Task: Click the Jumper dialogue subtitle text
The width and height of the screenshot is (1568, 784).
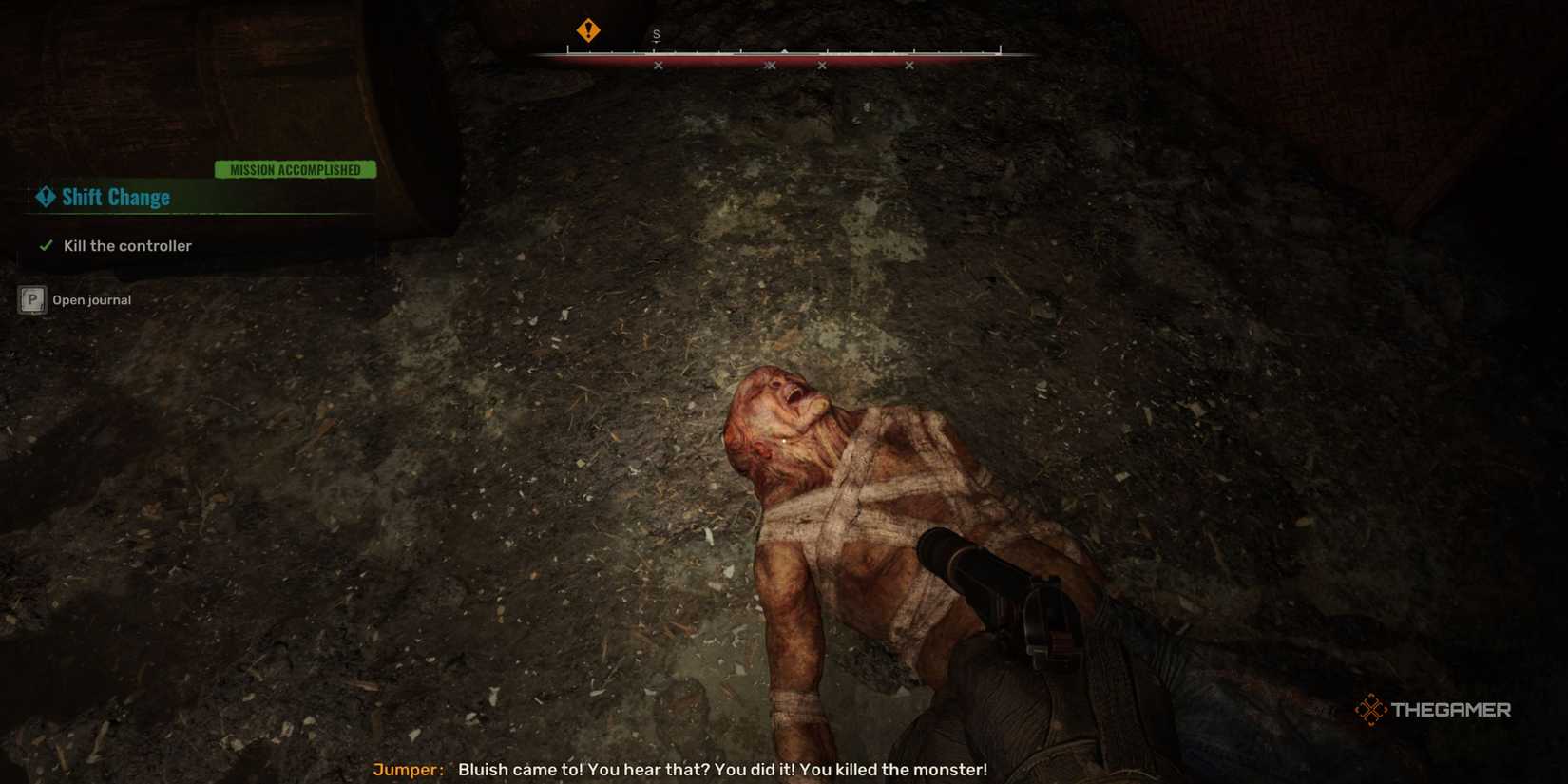Action: (722, 770)
